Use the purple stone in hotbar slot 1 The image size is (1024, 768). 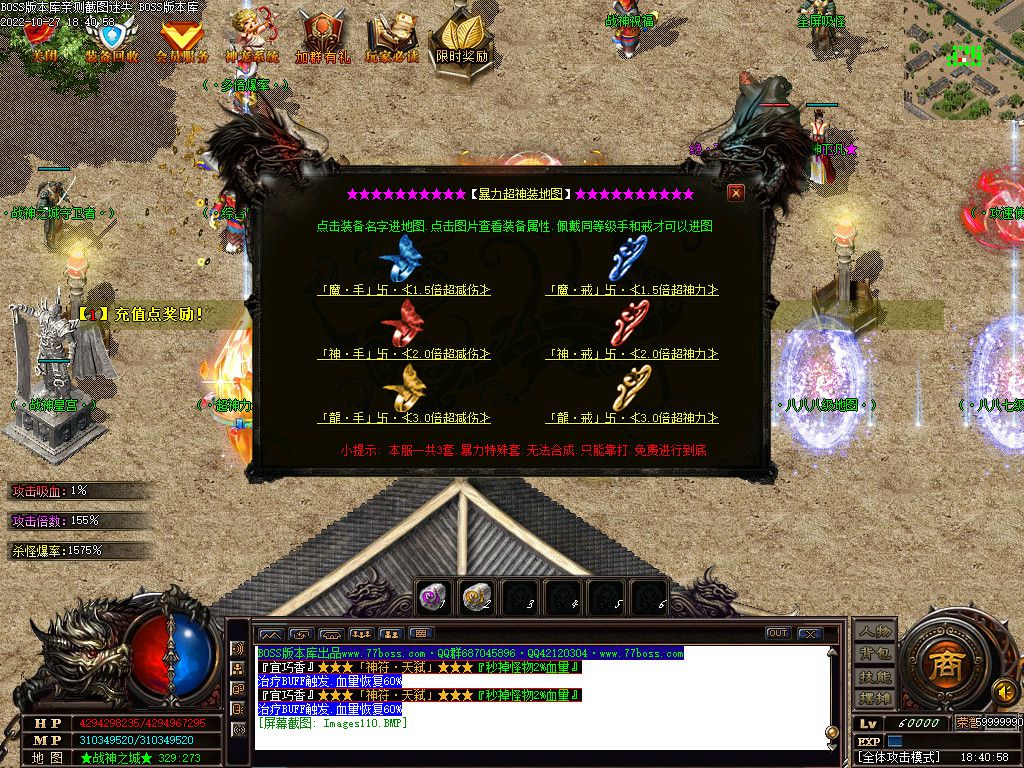pos(433,597)
